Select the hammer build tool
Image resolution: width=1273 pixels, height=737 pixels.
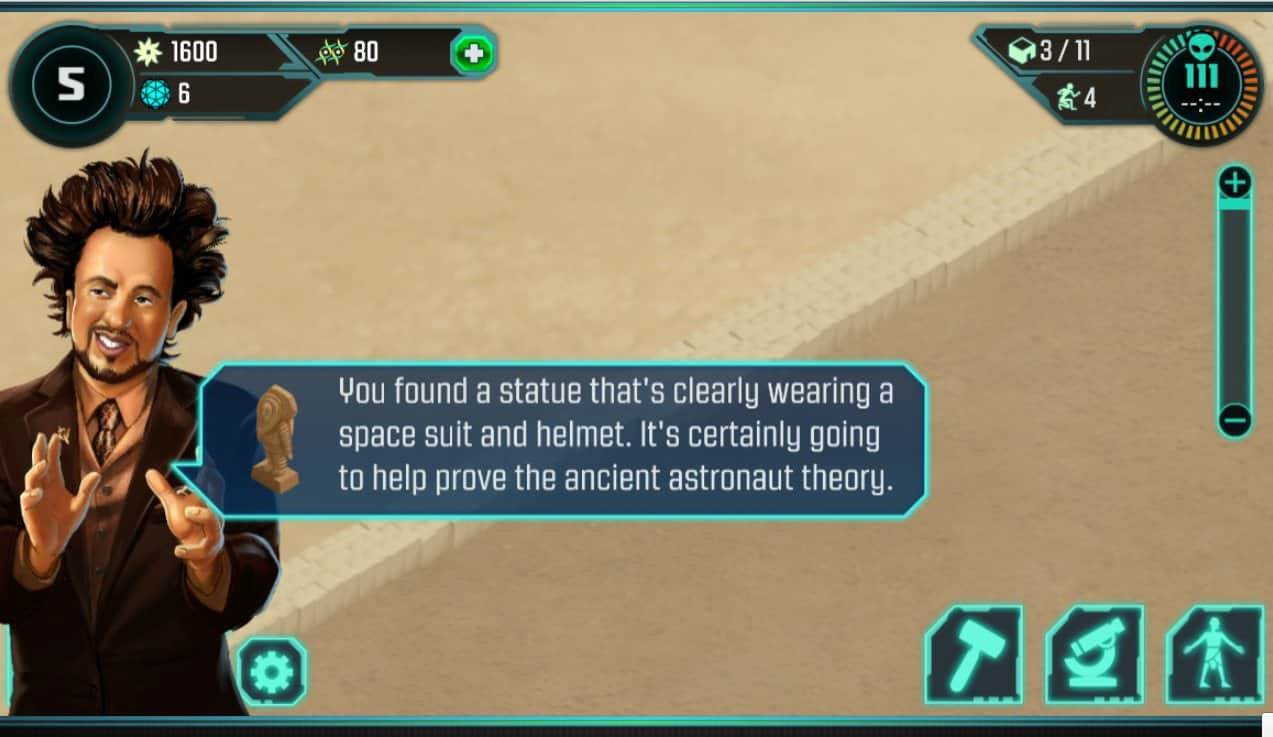pos(973,654)
